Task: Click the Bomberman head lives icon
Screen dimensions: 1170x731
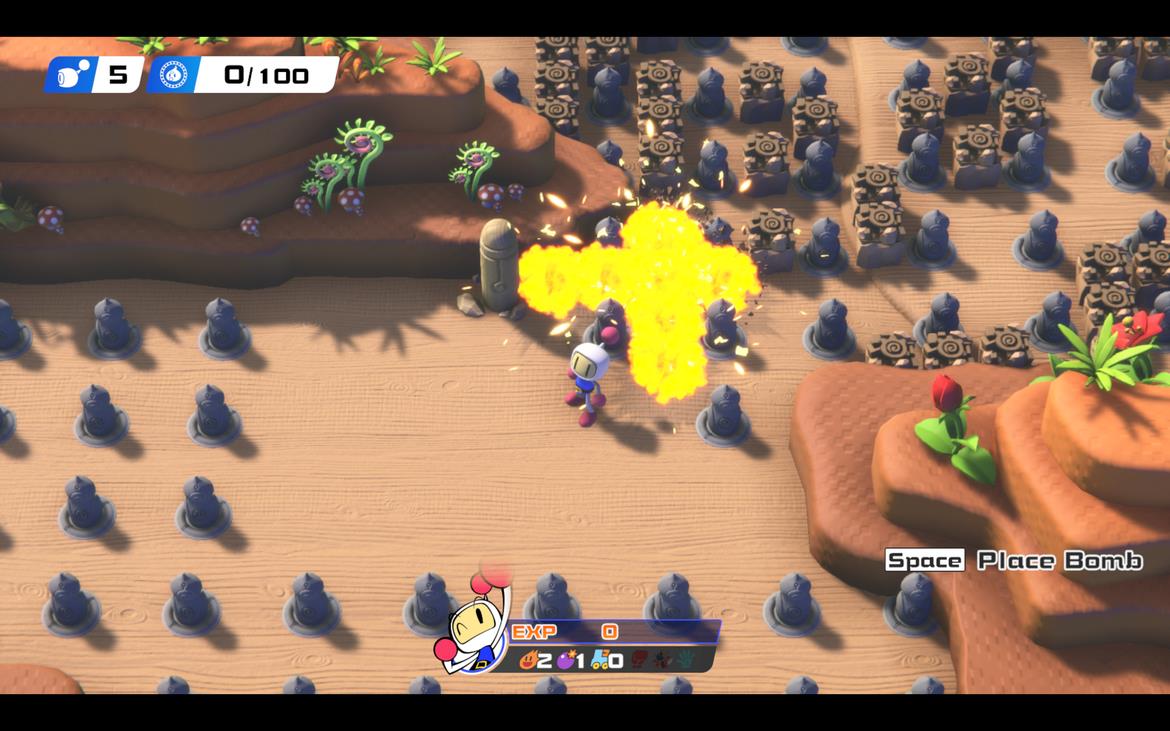Action: tap(73, 75)
